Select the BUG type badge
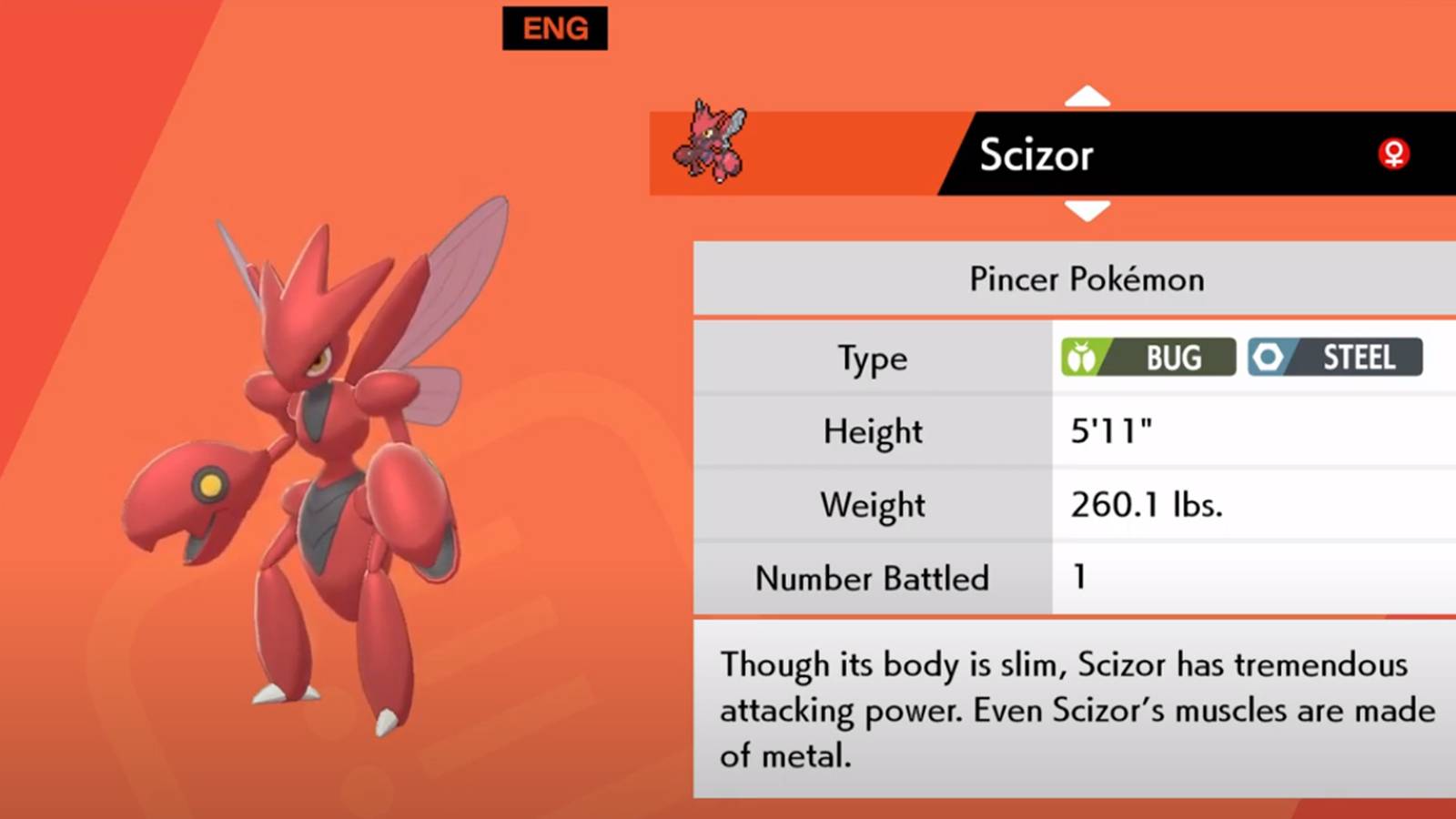 [1148, 358]
